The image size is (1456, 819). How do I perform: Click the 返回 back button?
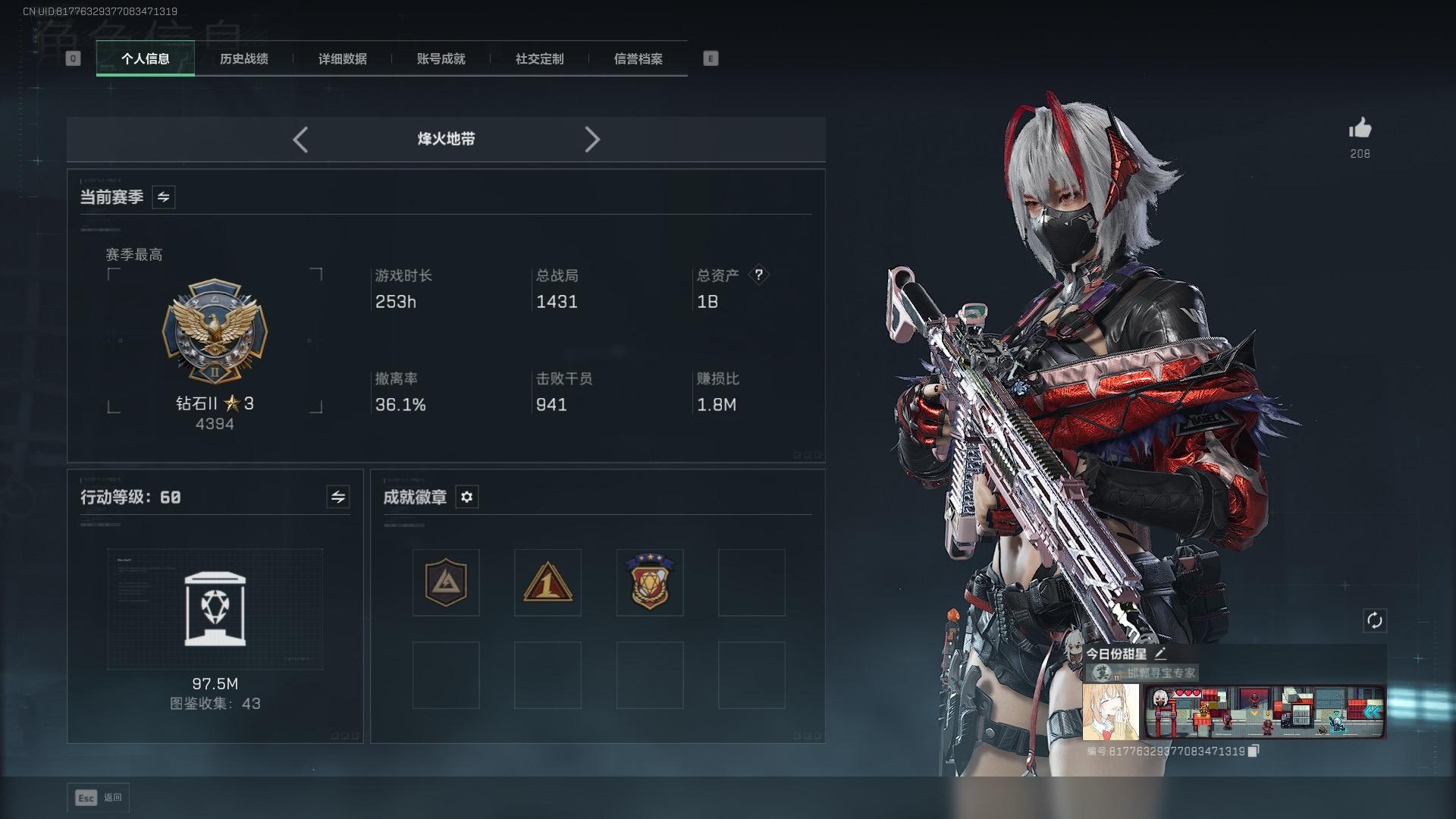99,798
